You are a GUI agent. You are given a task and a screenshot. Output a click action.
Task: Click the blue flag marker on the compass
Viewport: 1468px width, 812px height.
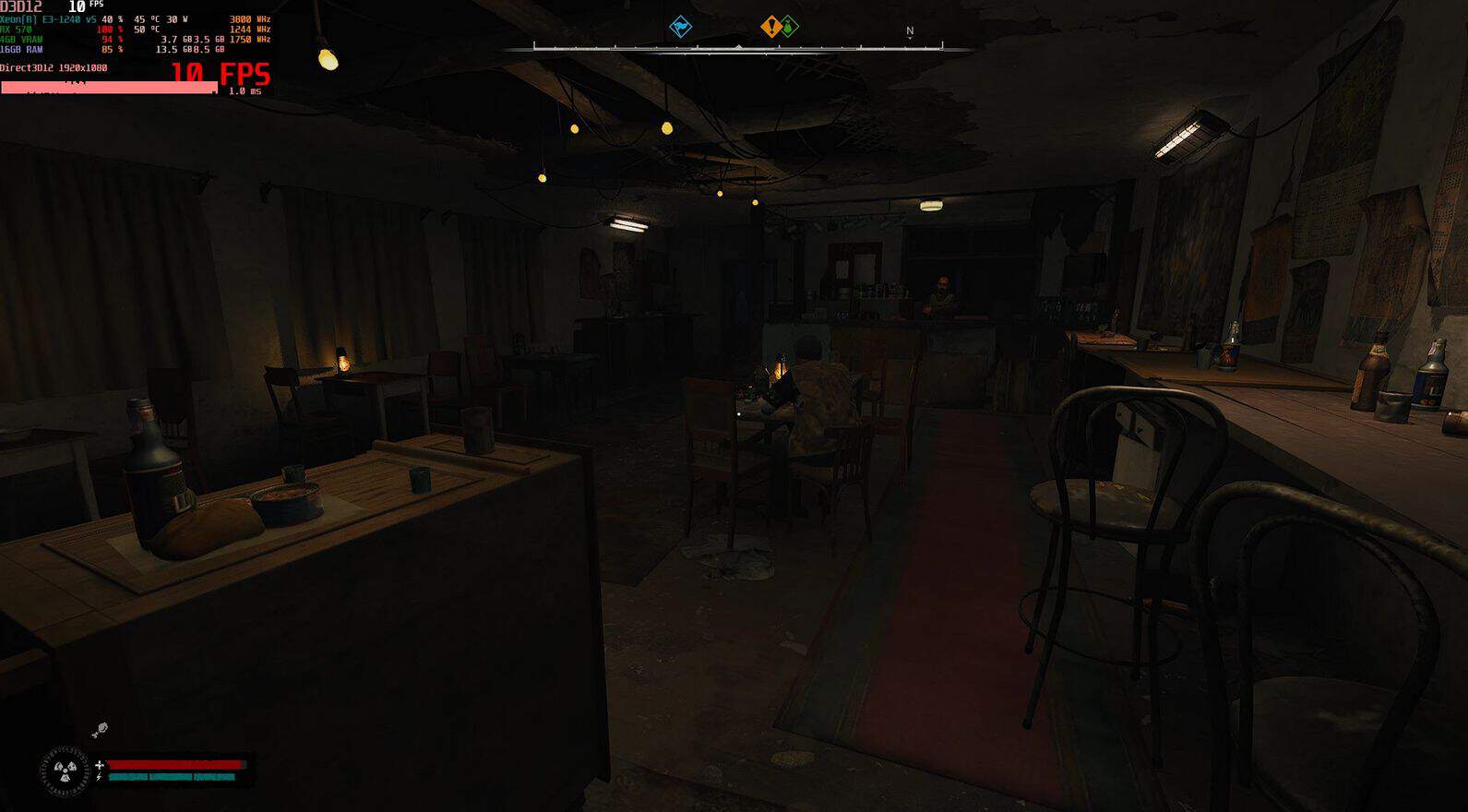tap(680, 27)
